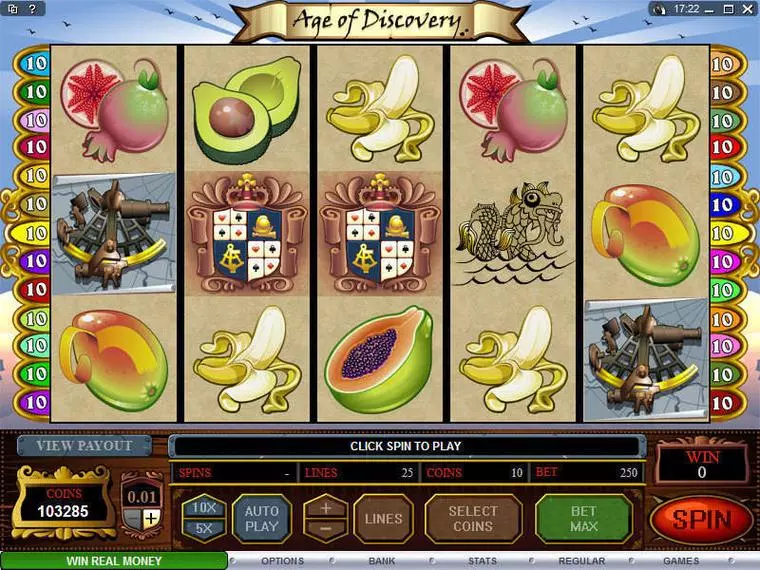Spin the reels with the red SPIN button

pos(700,519)
